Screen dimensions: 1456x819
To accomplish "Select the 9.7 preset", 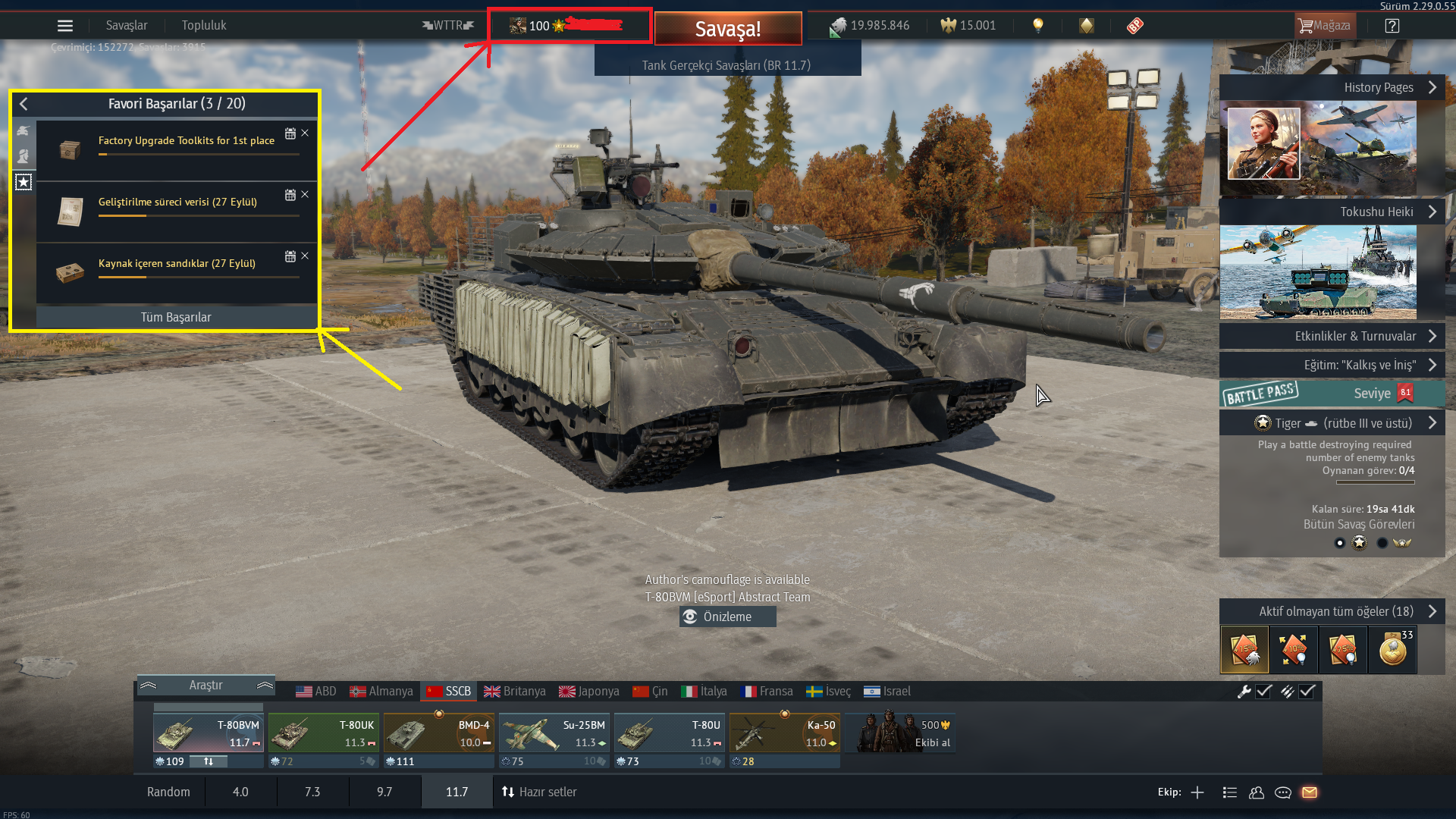I will pos(384,792).
